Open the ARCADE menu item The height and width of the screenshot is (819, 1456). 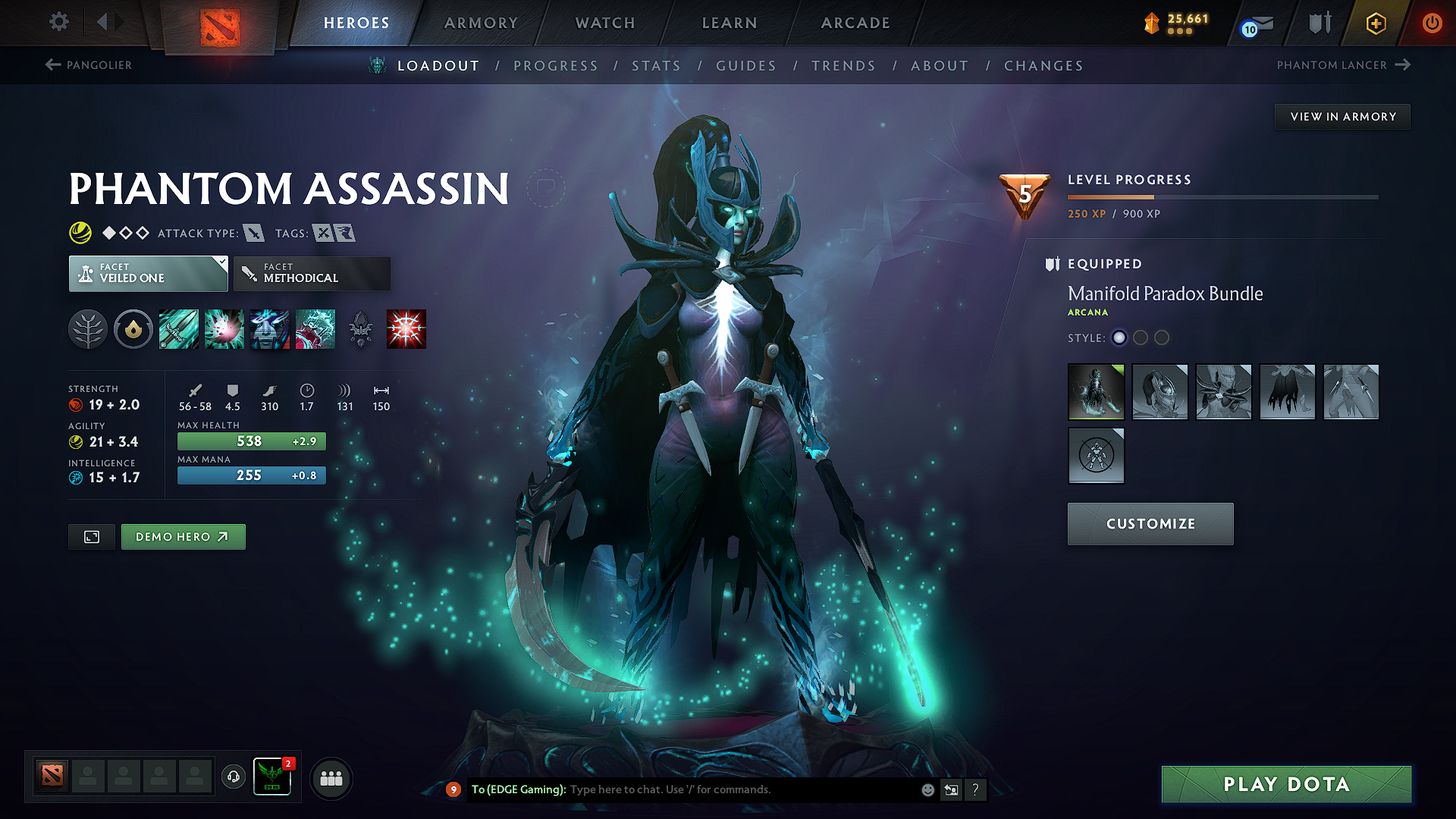[855, 23]
